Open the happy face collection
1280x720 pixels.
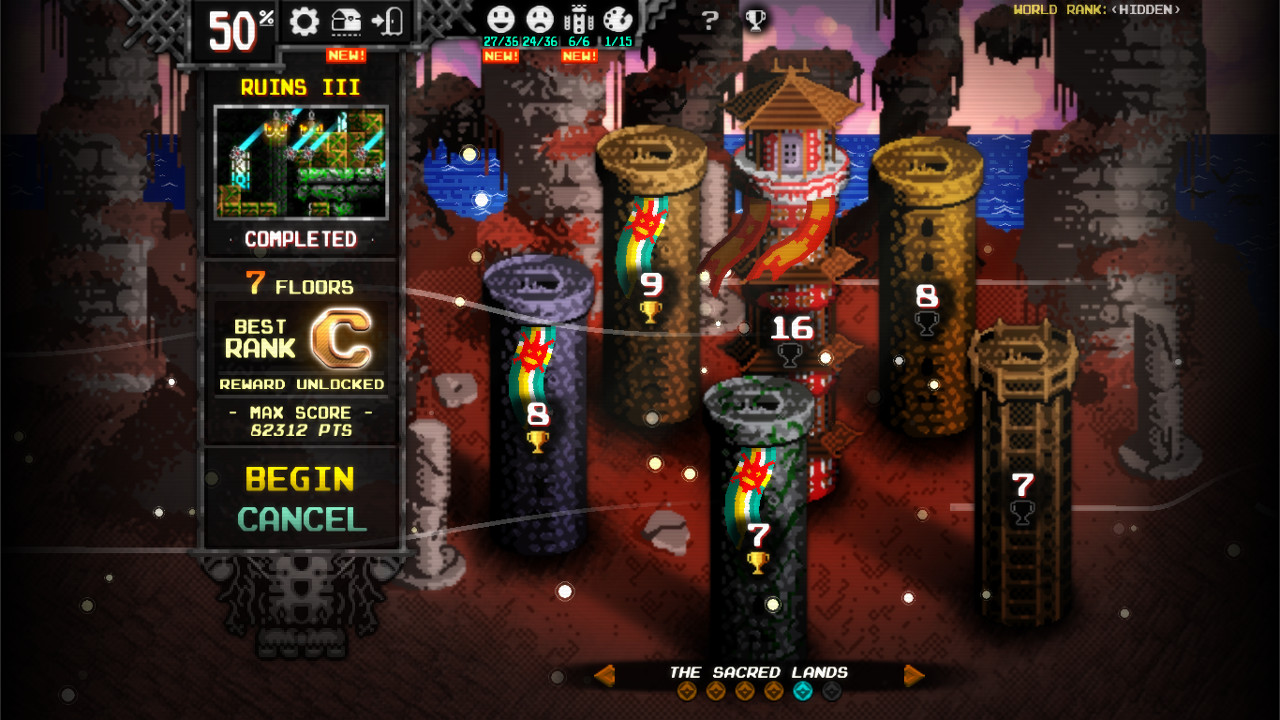pos(500,20)
